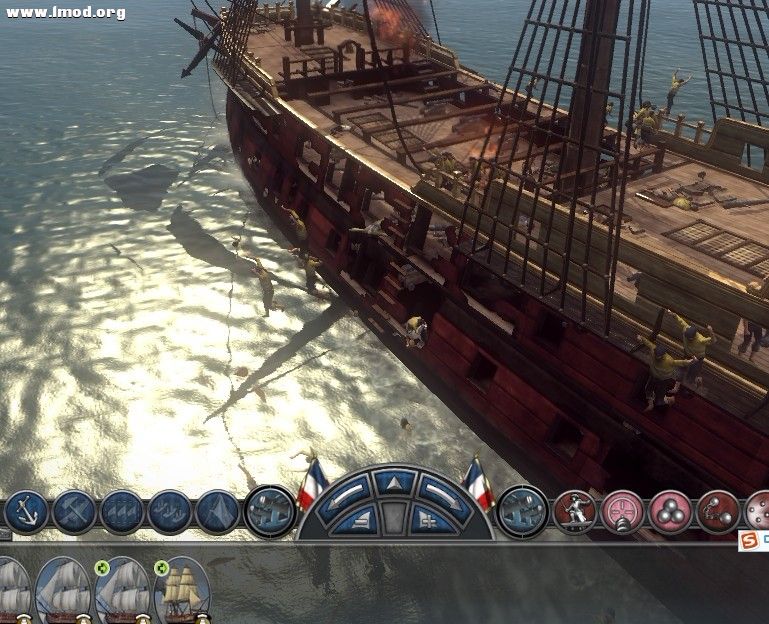
Task: Turn the ship with the left arrow
Action: tap(349, 491)
